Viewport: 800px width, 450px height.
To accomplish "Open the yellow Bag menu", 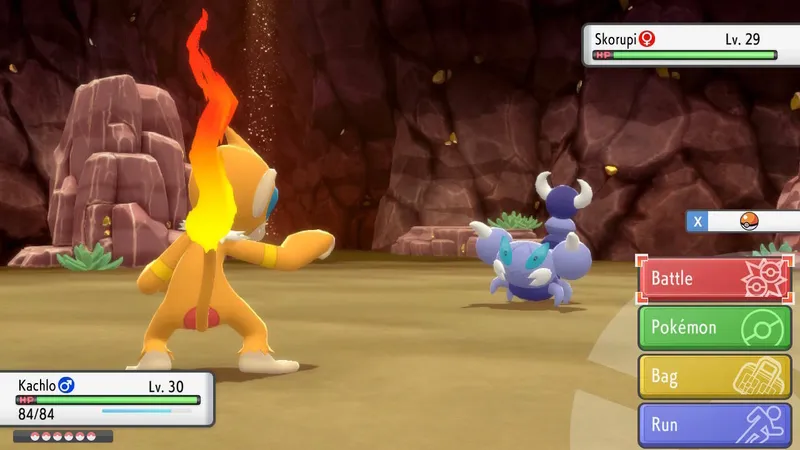I will 714,376.
